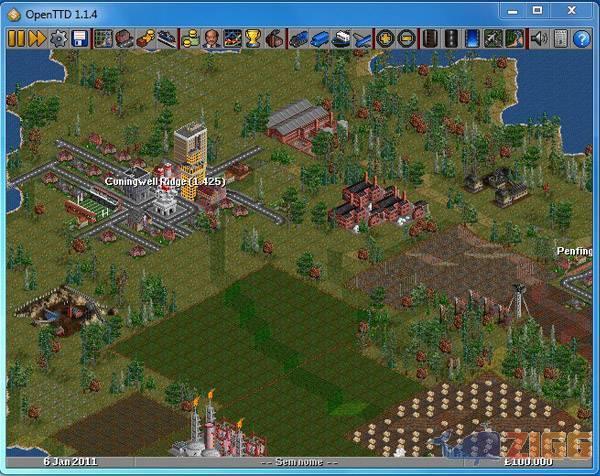The height and width of the screenshot is (476, 600).
Task: Open the floppy disk save menu
Action: tap(79, 39)
